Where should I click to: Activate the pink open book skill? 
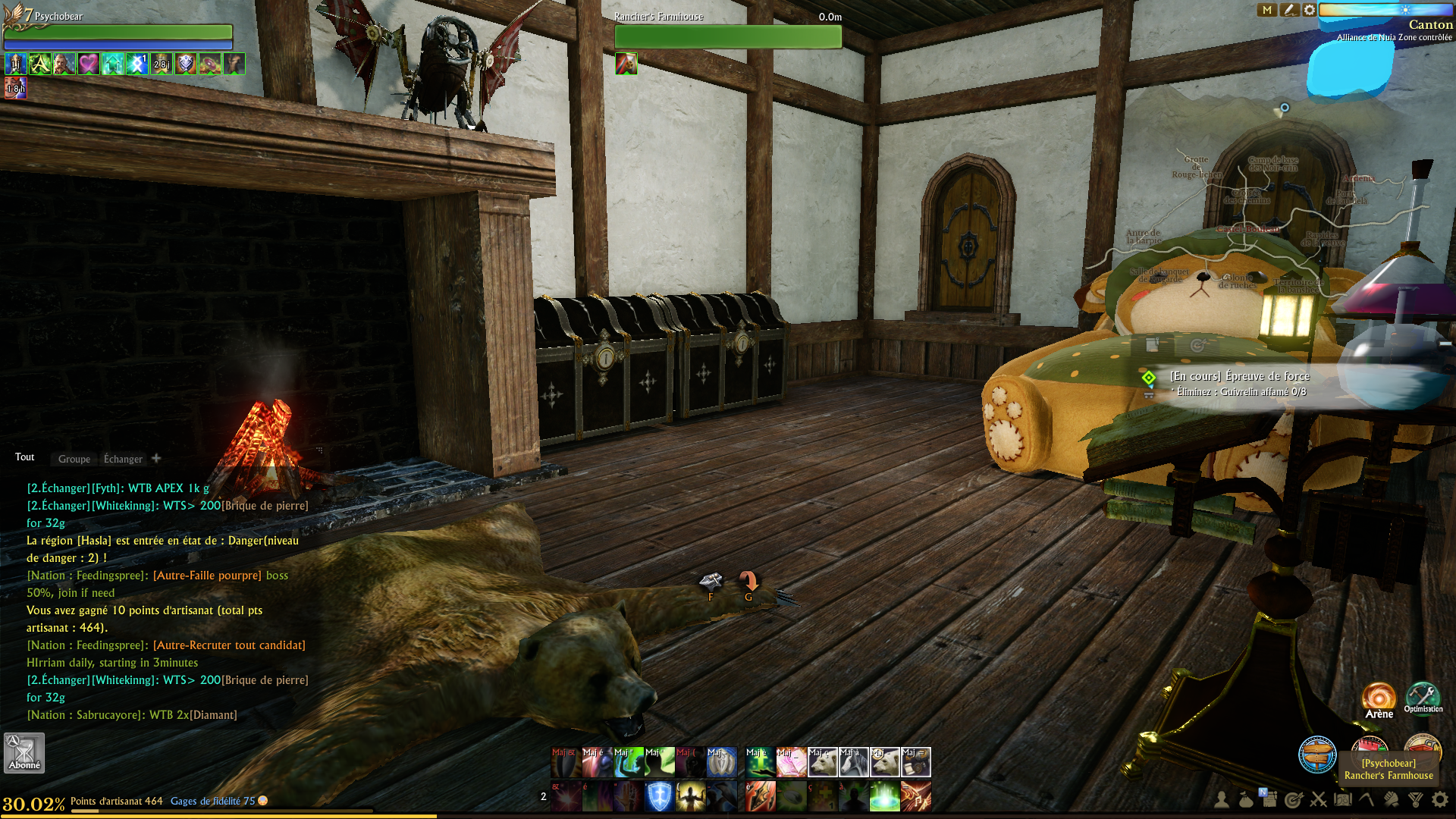[791, 762]
